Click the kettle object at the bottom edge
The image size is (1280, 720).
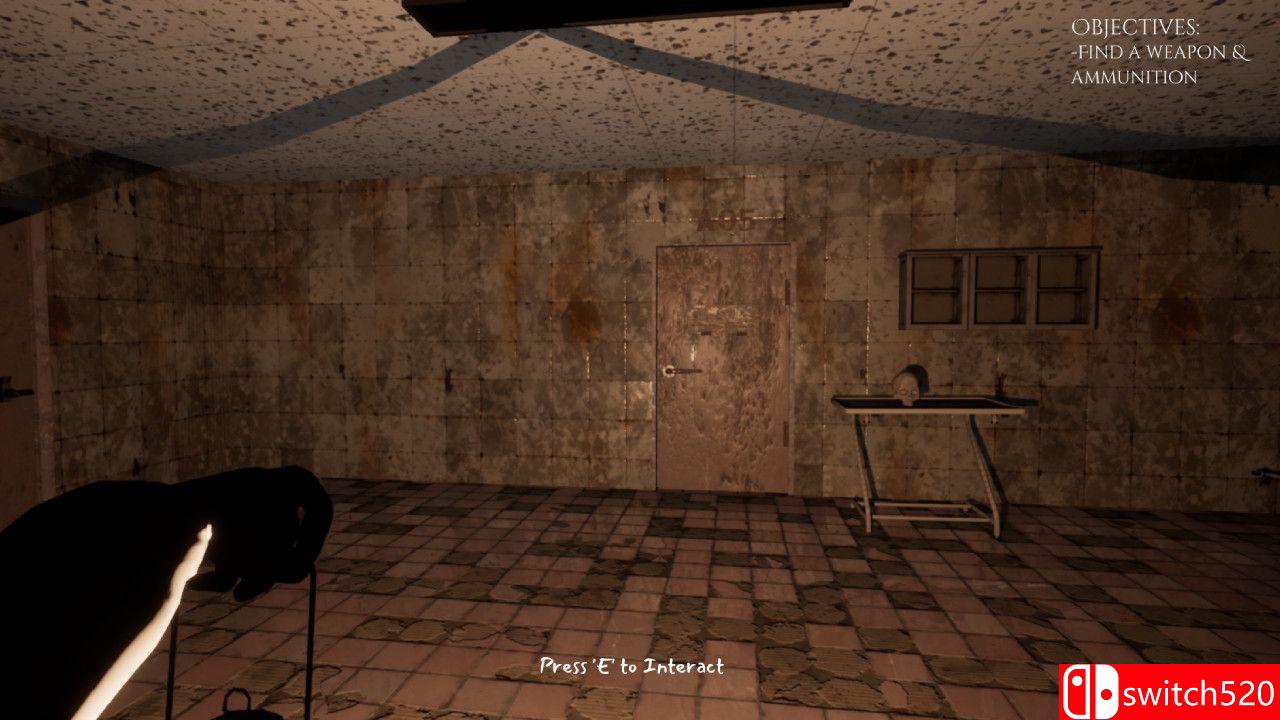point(238,705)
